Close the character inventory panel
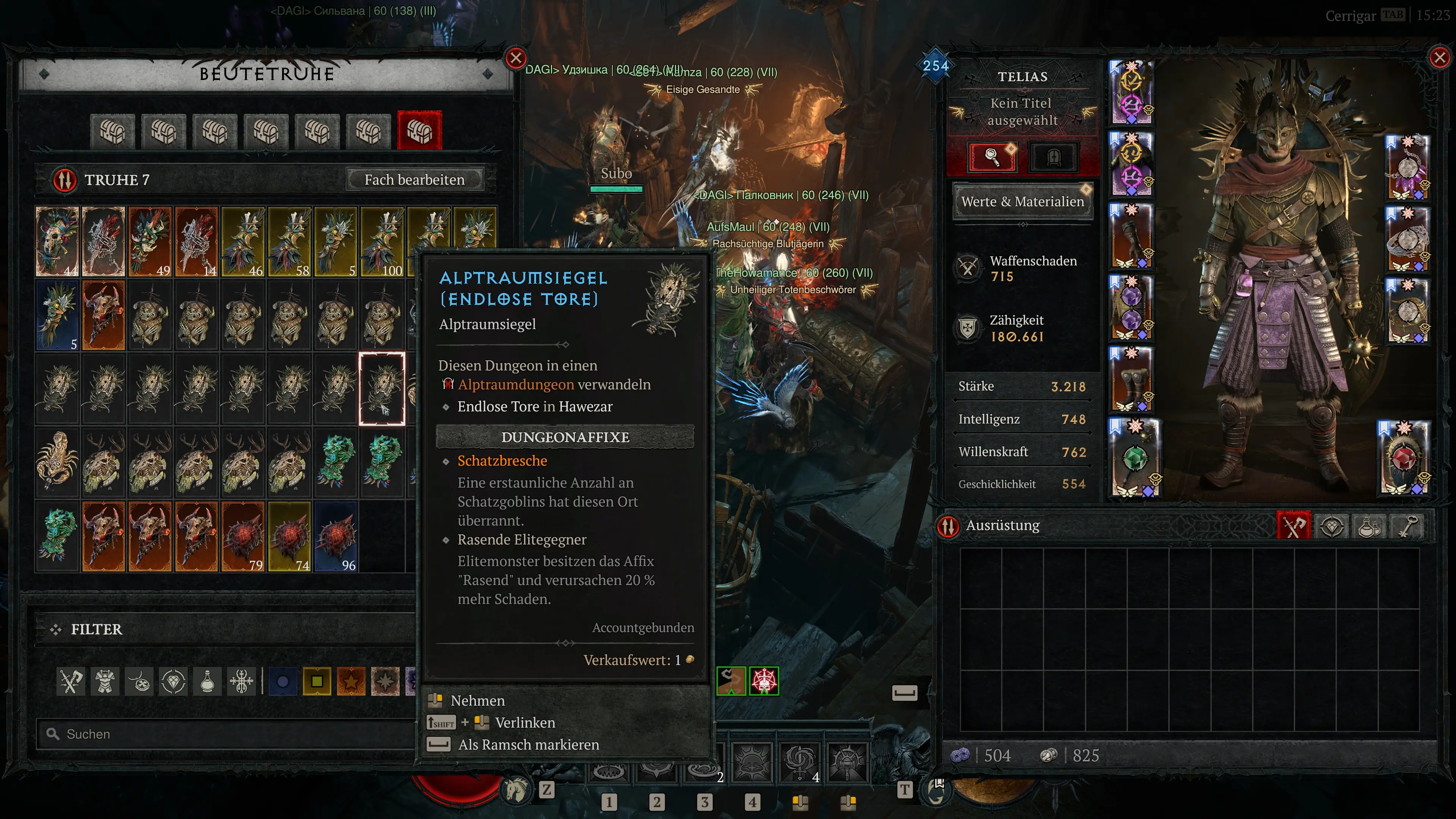This screenshot has height=819, width=1456. tap(1439, 57)
